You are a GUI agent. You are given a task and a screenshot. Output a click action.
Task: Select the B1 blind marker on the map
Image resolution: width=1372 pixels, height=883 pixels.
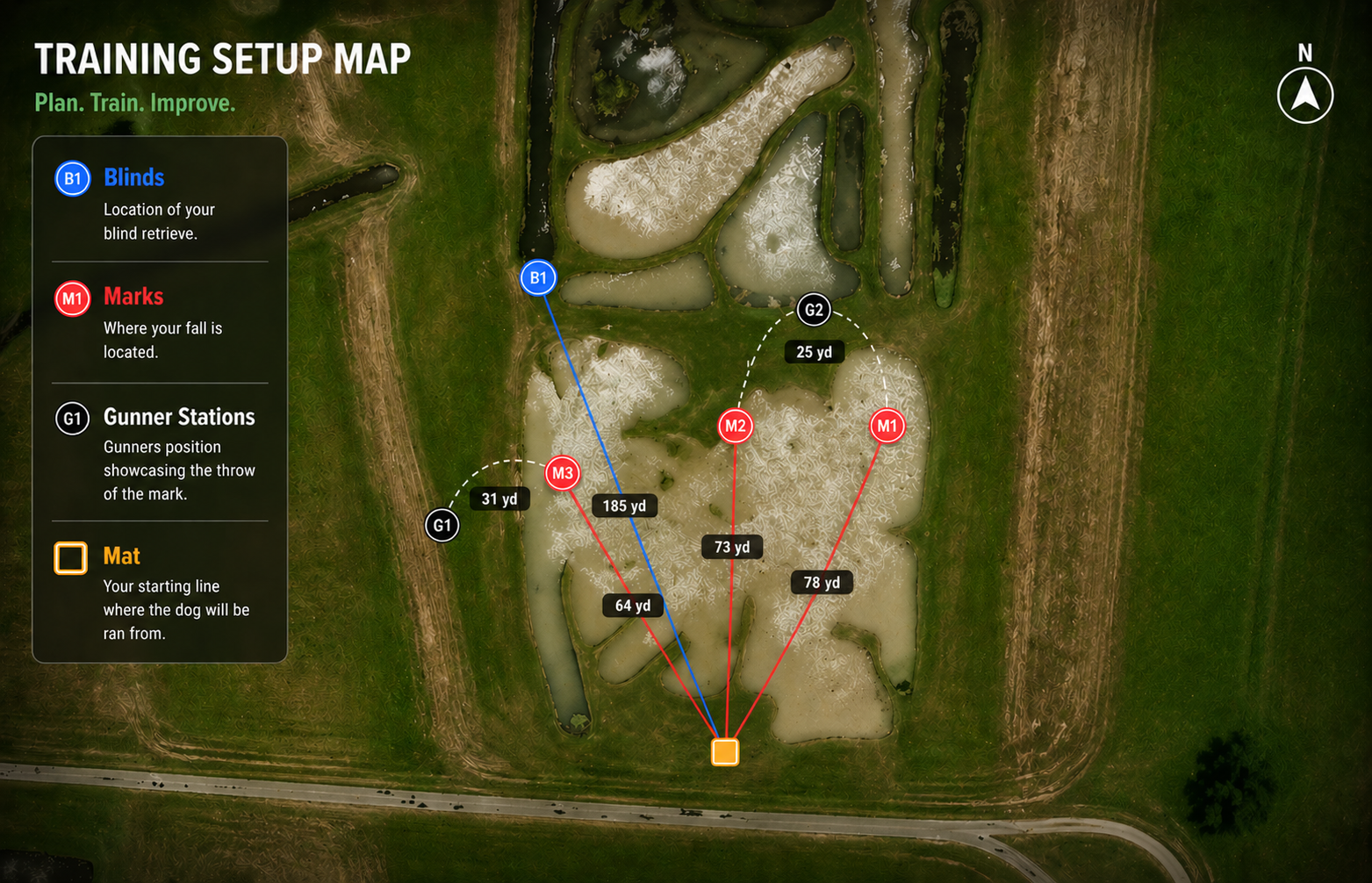coord(538,278)
